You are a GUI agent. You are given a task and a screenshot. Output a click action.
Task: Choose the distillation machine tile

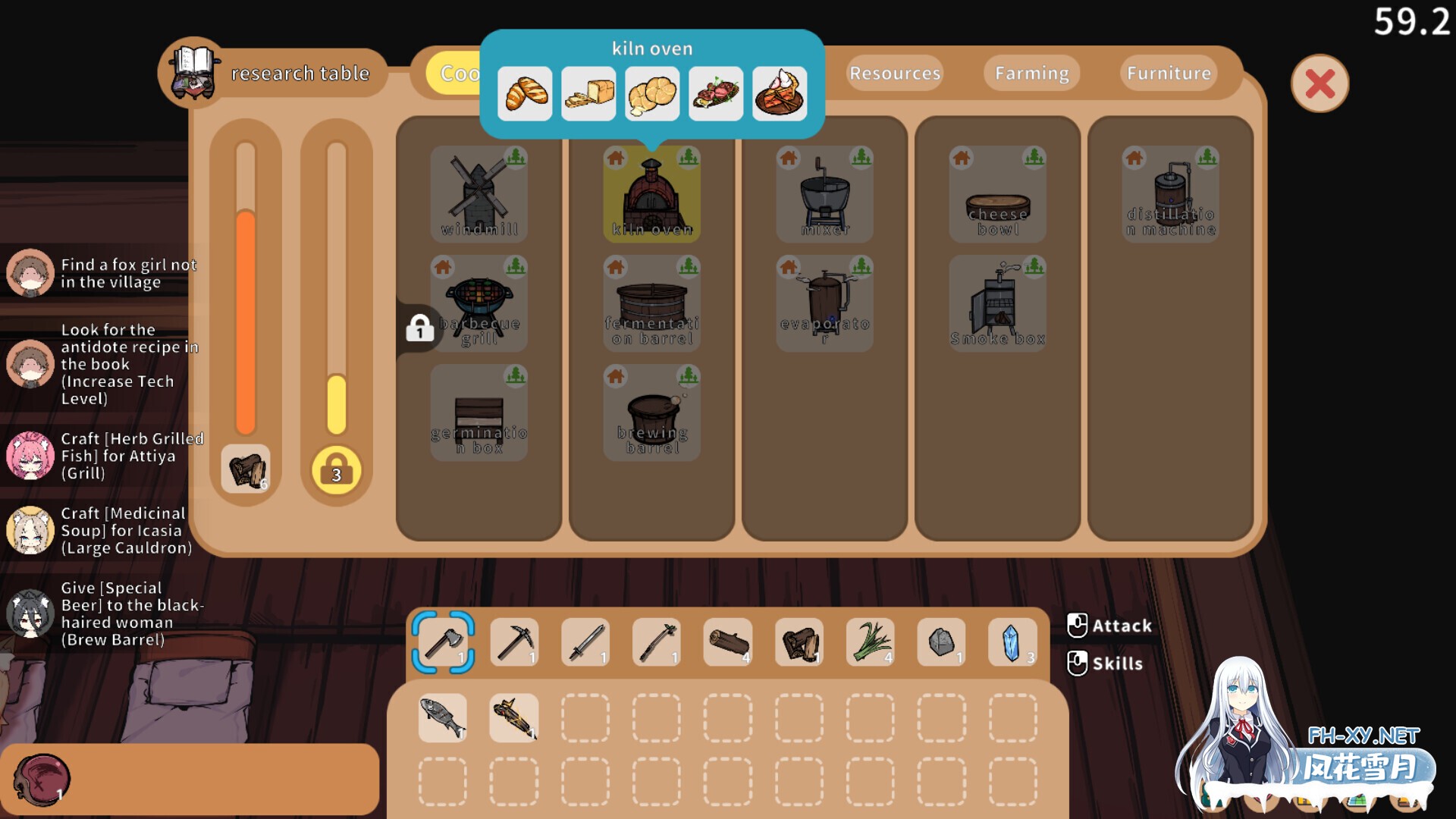[x=1171, y=194]
